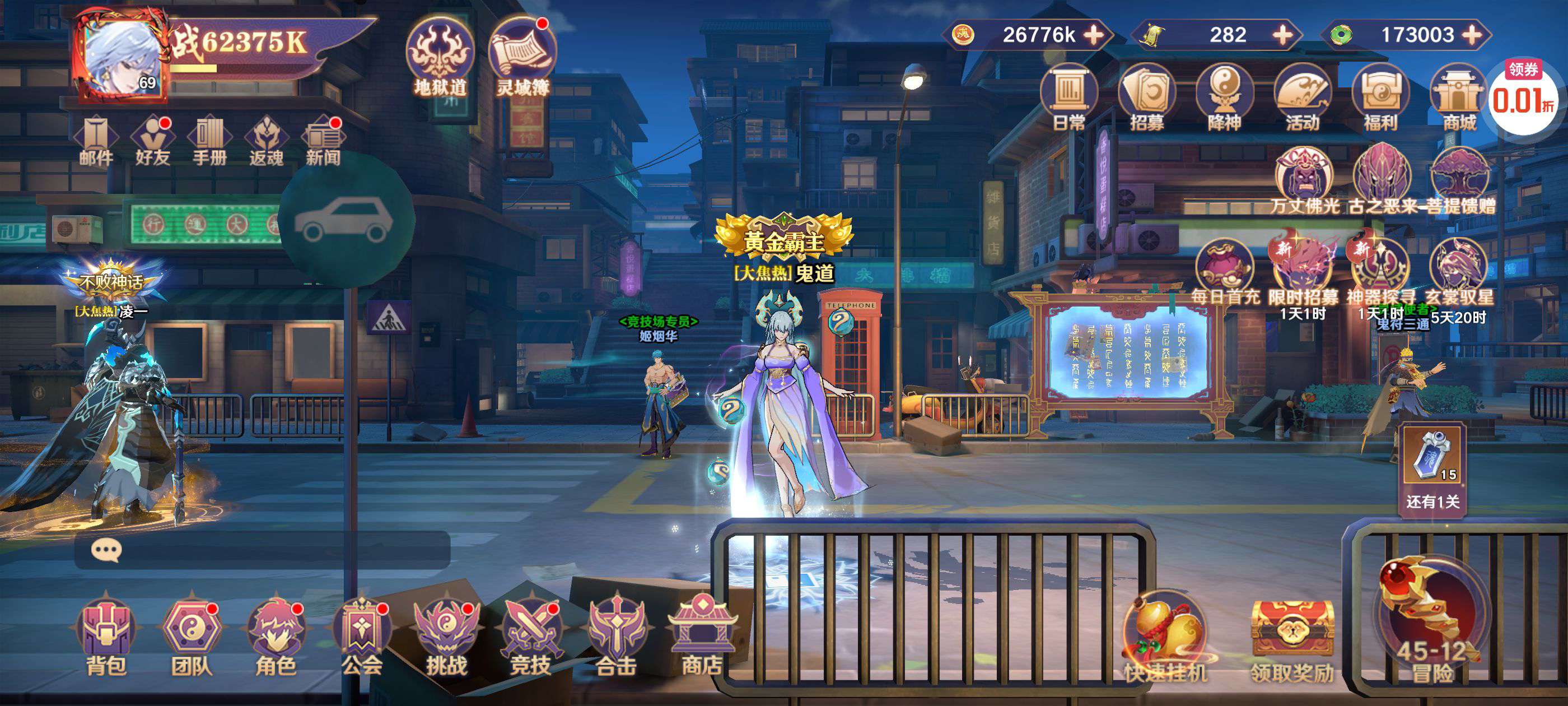1568x706 pixels.
Task: Visit the 商城 mall
Action: pyautogui.click(x=1459, y=97)
